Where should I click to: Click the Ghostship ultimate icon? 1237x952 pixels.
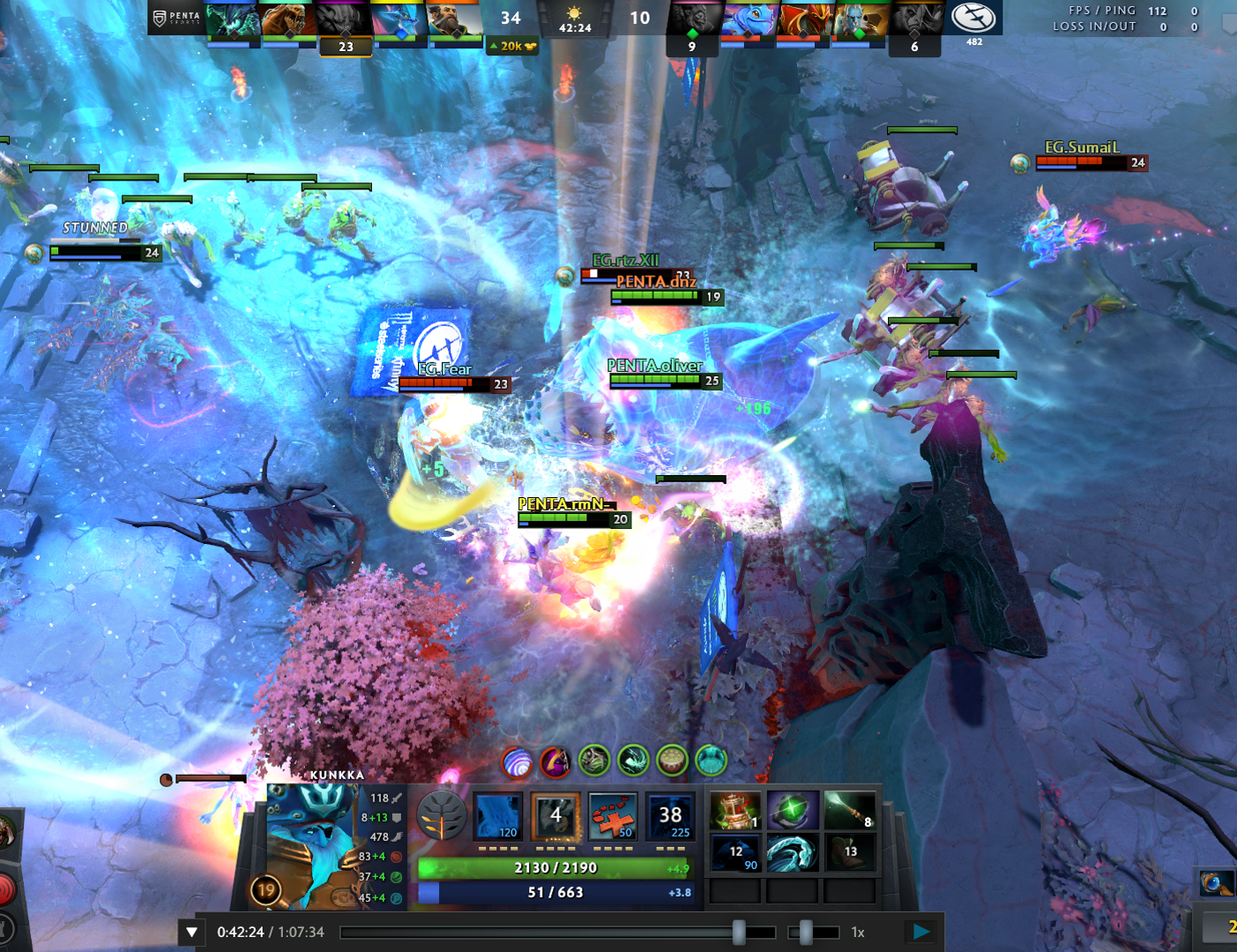coord(670,816)
